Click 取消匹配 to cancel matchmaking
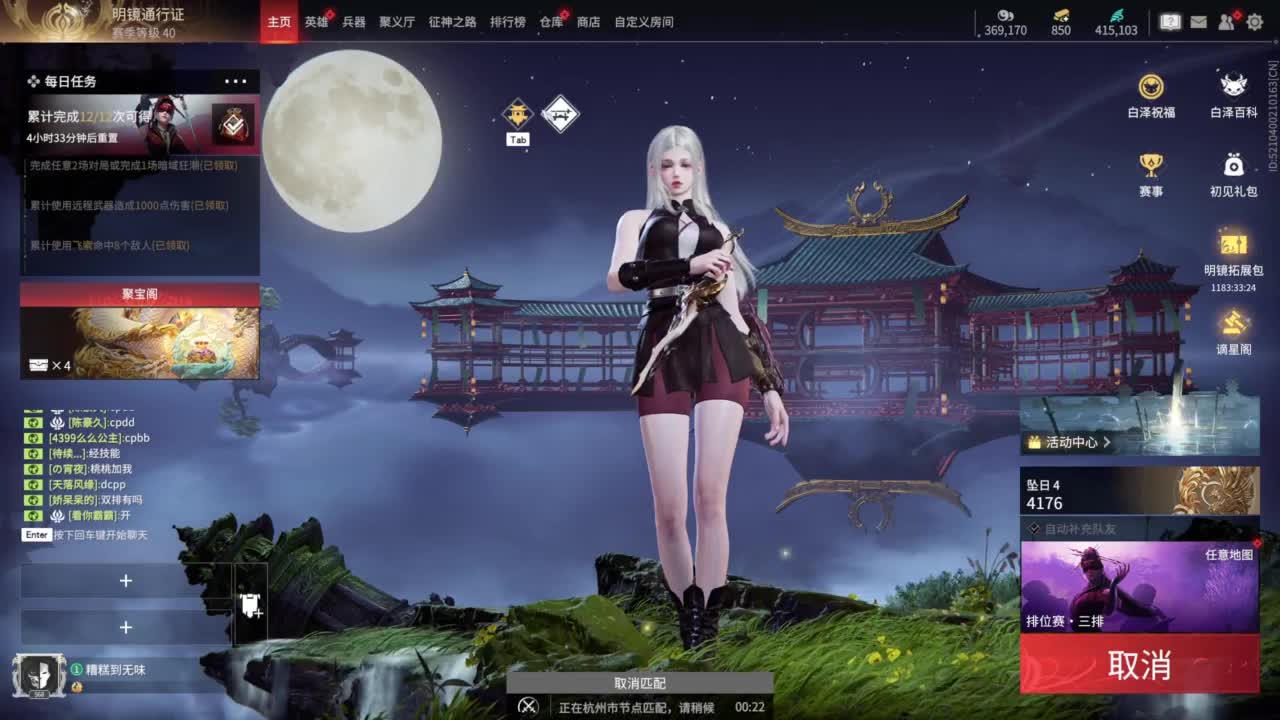 (x=640, y=683)
